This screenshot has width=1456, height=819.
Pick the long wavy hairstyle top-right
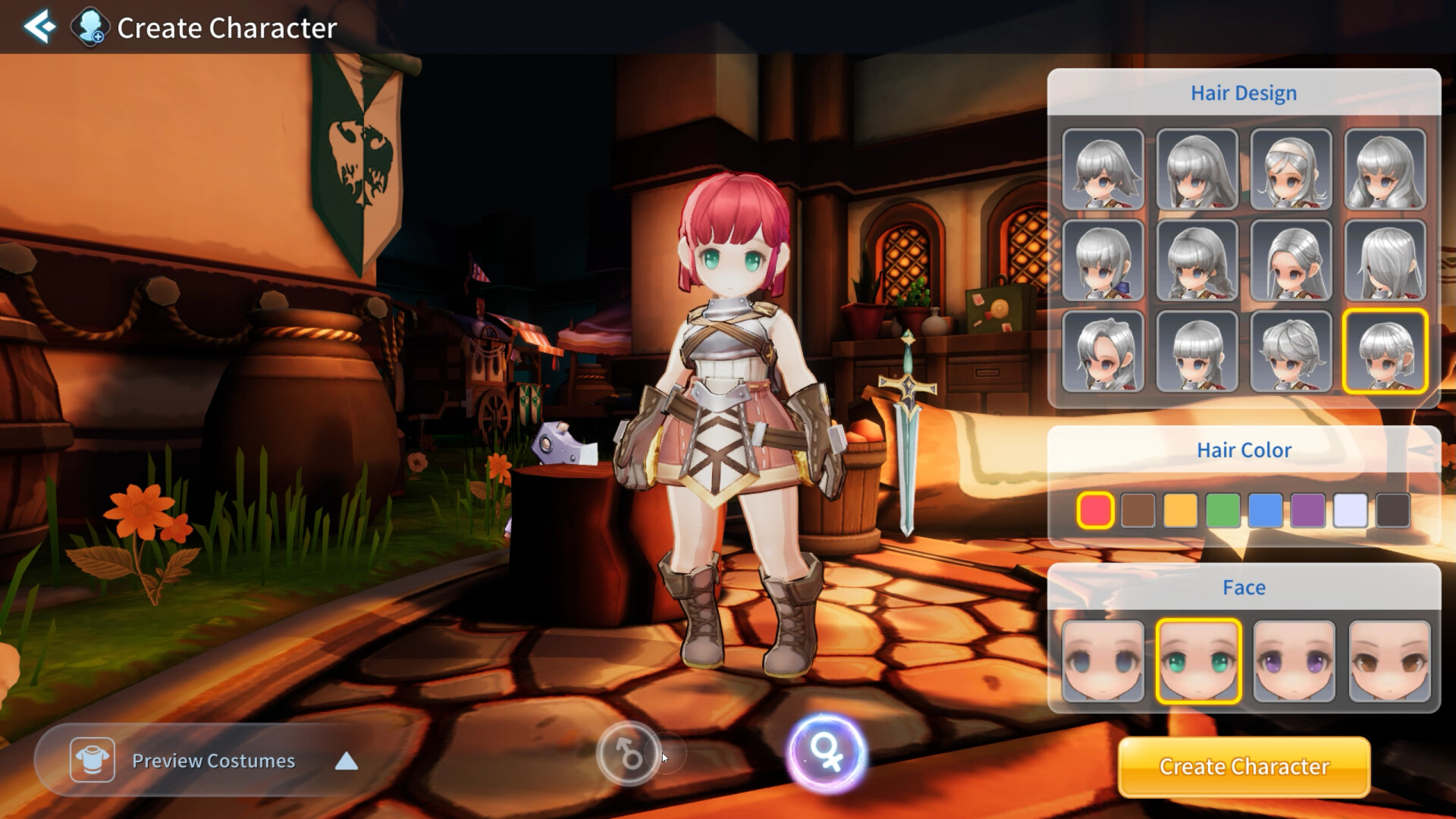tap(1386, 168)
